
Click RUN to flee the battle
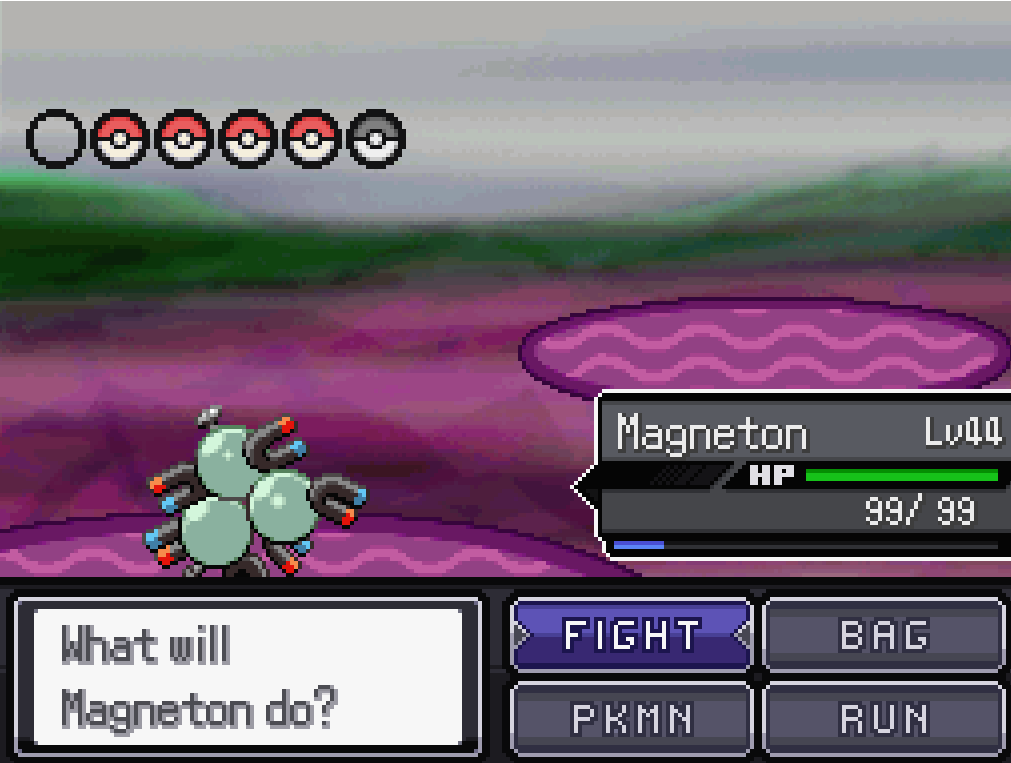pyautogui.click(x=883, y=718)
